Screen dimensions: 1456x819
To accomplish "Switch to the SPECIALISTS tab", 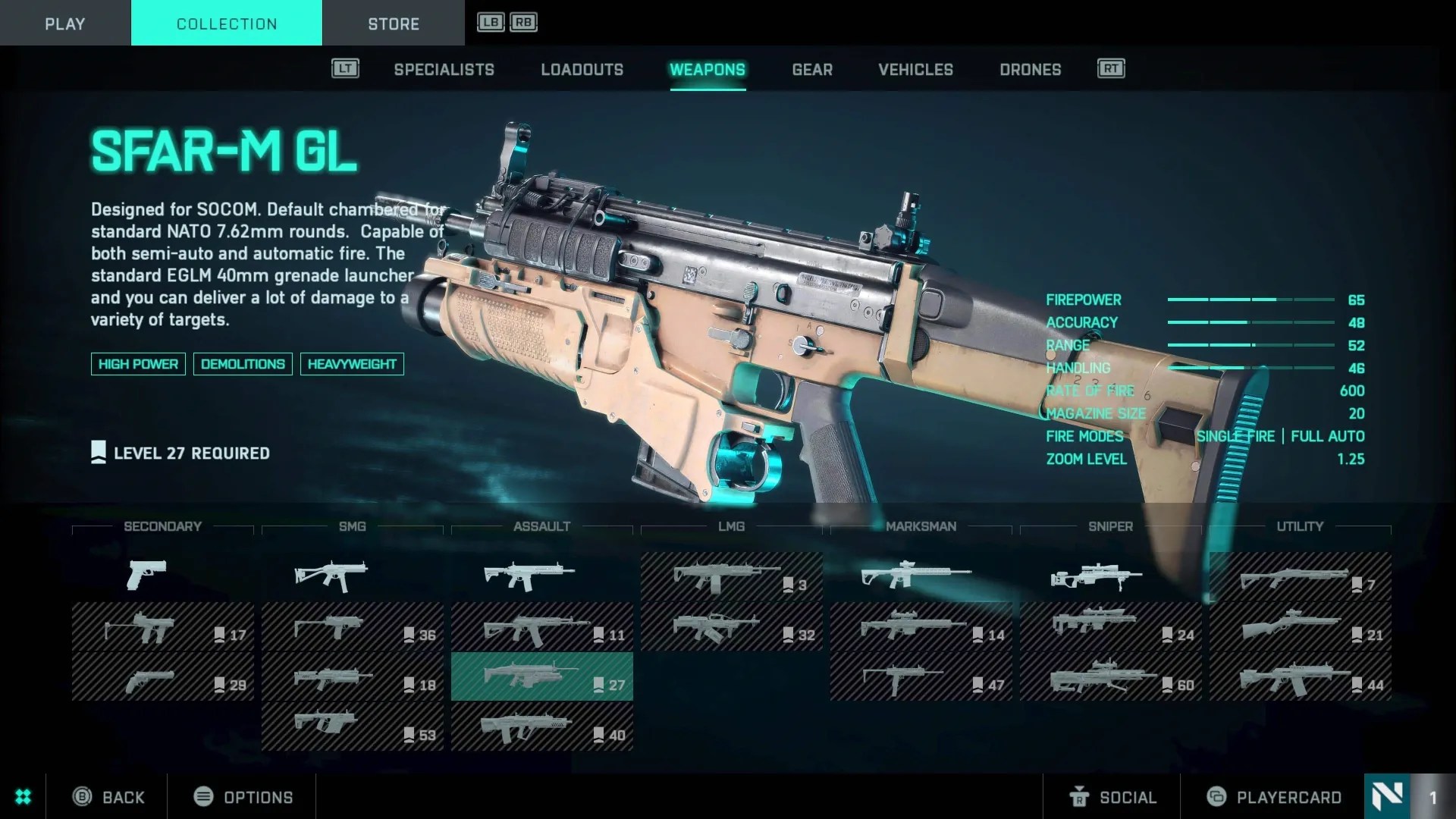I will [444, 70].
